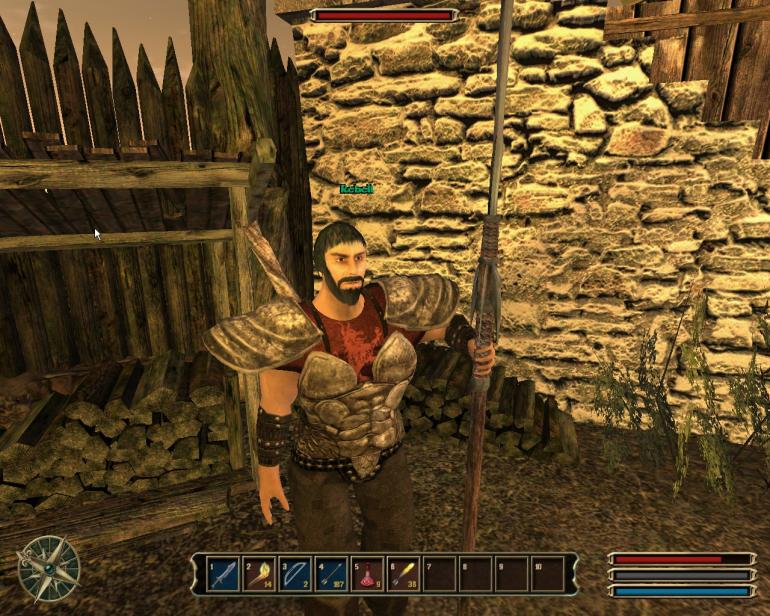The height and width of the screenshot is (616, 770).
Task: Use the red potion in slot 5
Action: 367,574
